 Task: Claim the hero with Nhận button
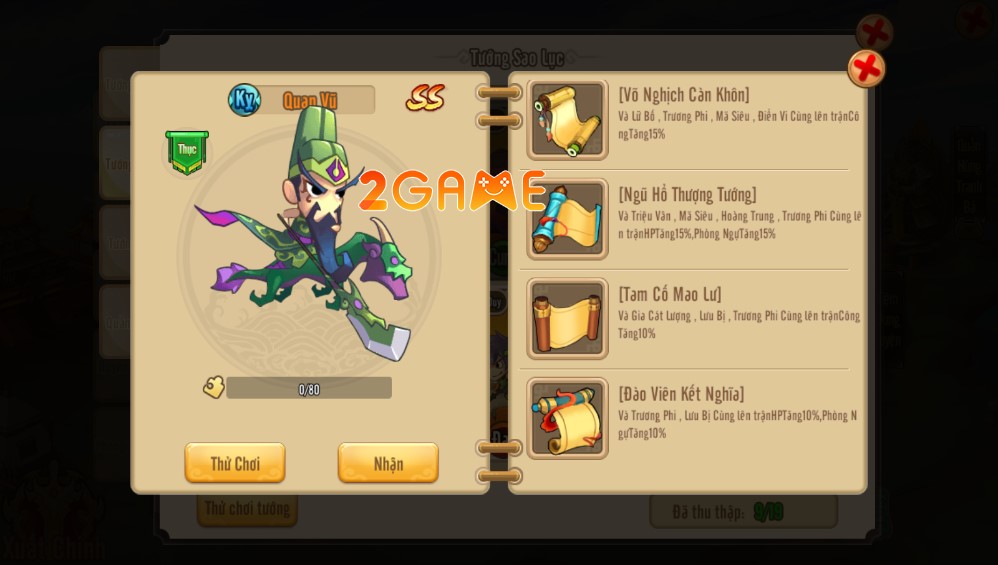[x=388, y=463]
